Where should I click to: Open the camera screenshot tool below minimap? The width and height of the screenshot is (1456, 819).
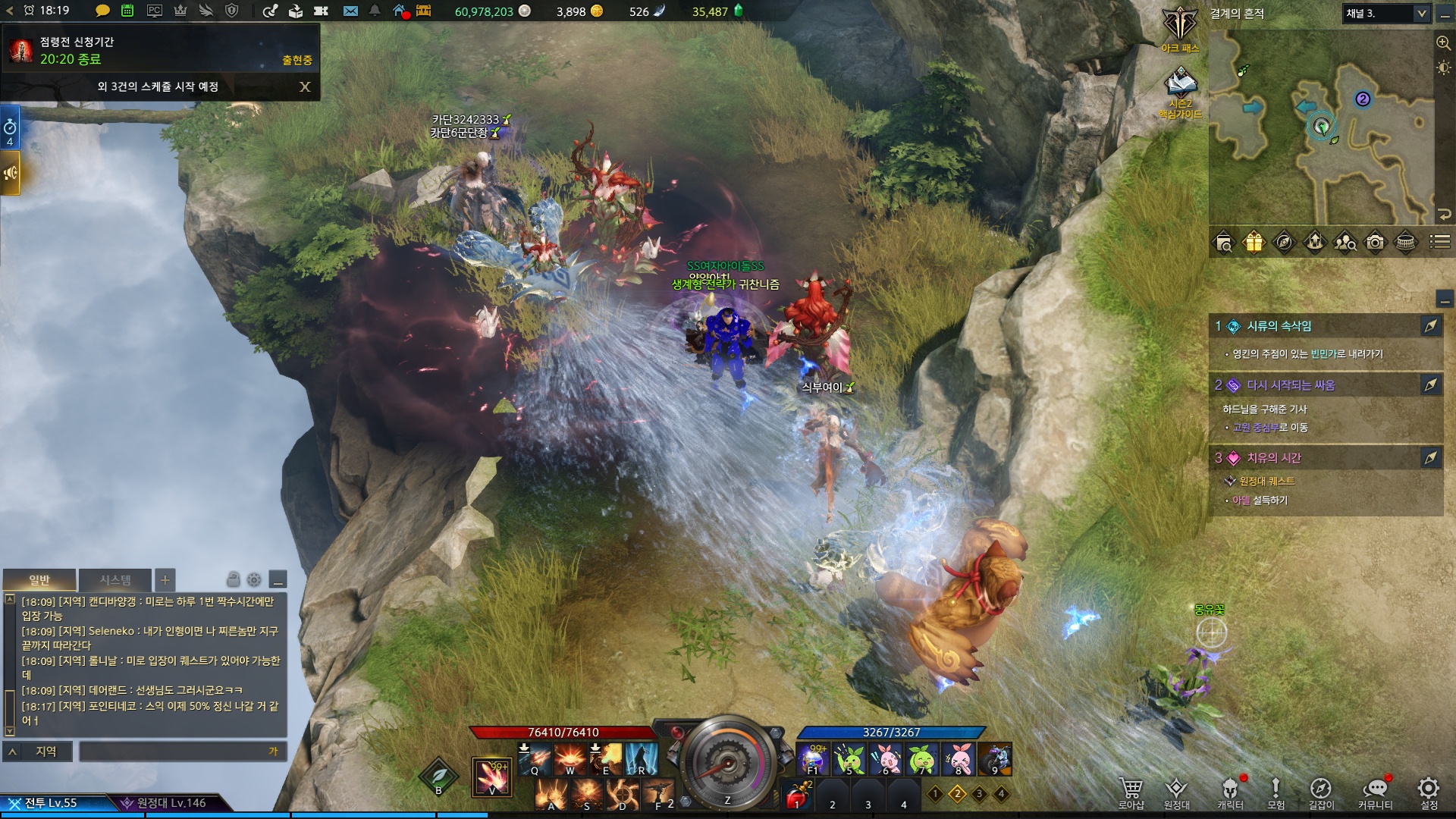pos(1375,243)
